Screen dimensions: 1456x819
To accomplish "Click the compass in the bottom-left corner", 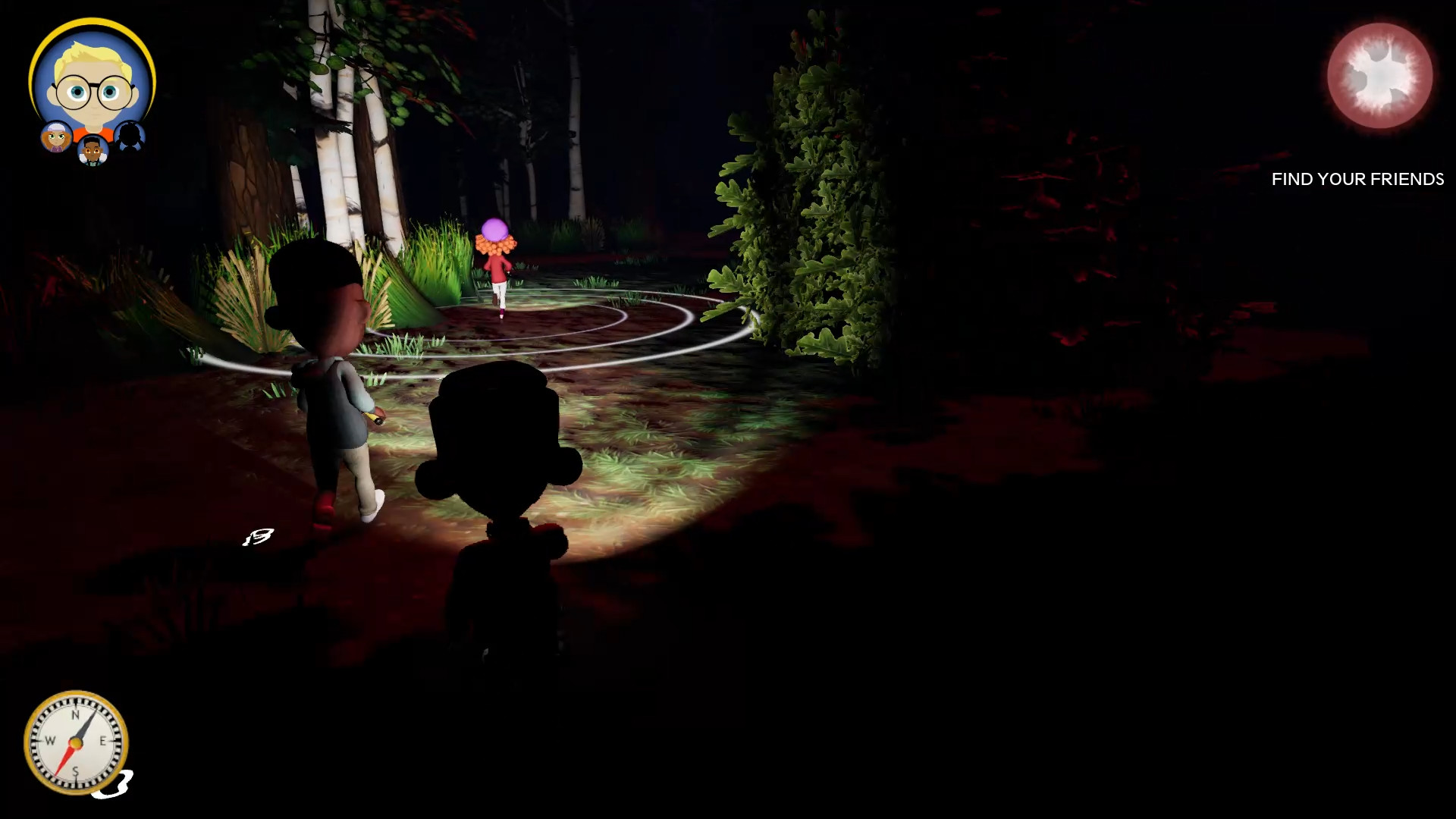I will pyautogui.click(x=76, y=743).
